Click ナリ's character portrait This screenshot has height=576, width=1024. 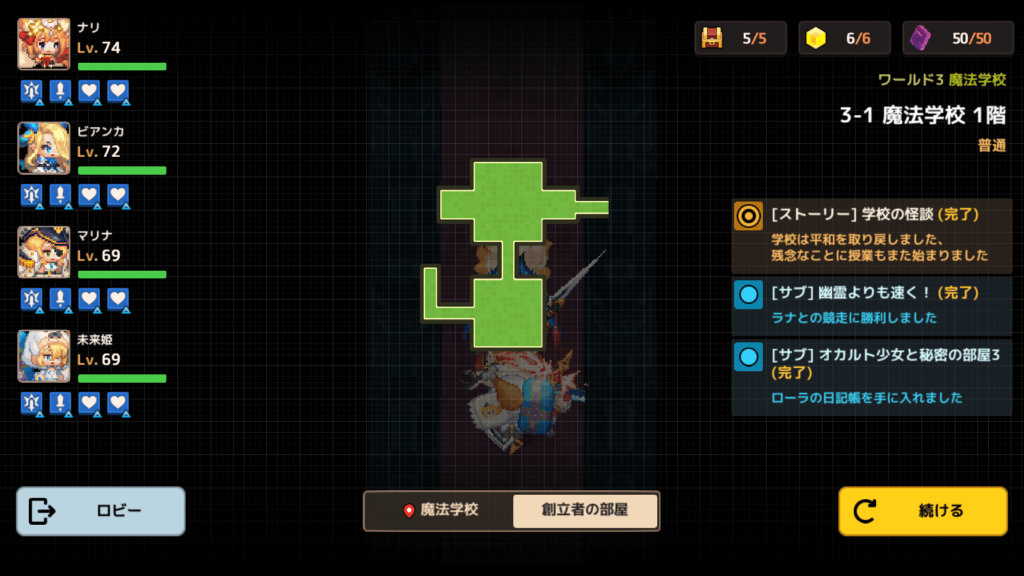[44, 44]
